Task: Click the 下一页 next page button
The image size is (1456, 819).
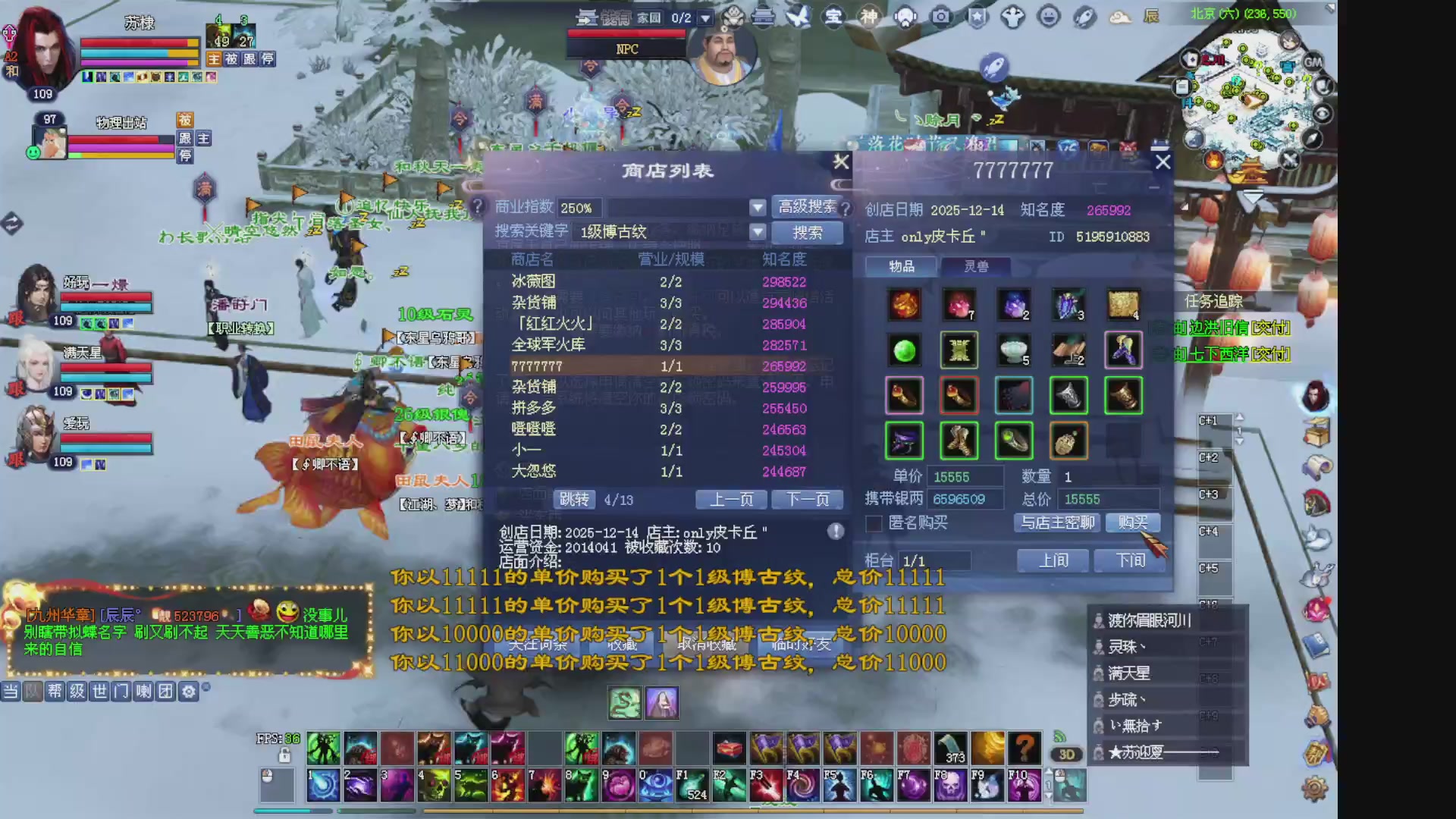Action: tap(806, 499)
